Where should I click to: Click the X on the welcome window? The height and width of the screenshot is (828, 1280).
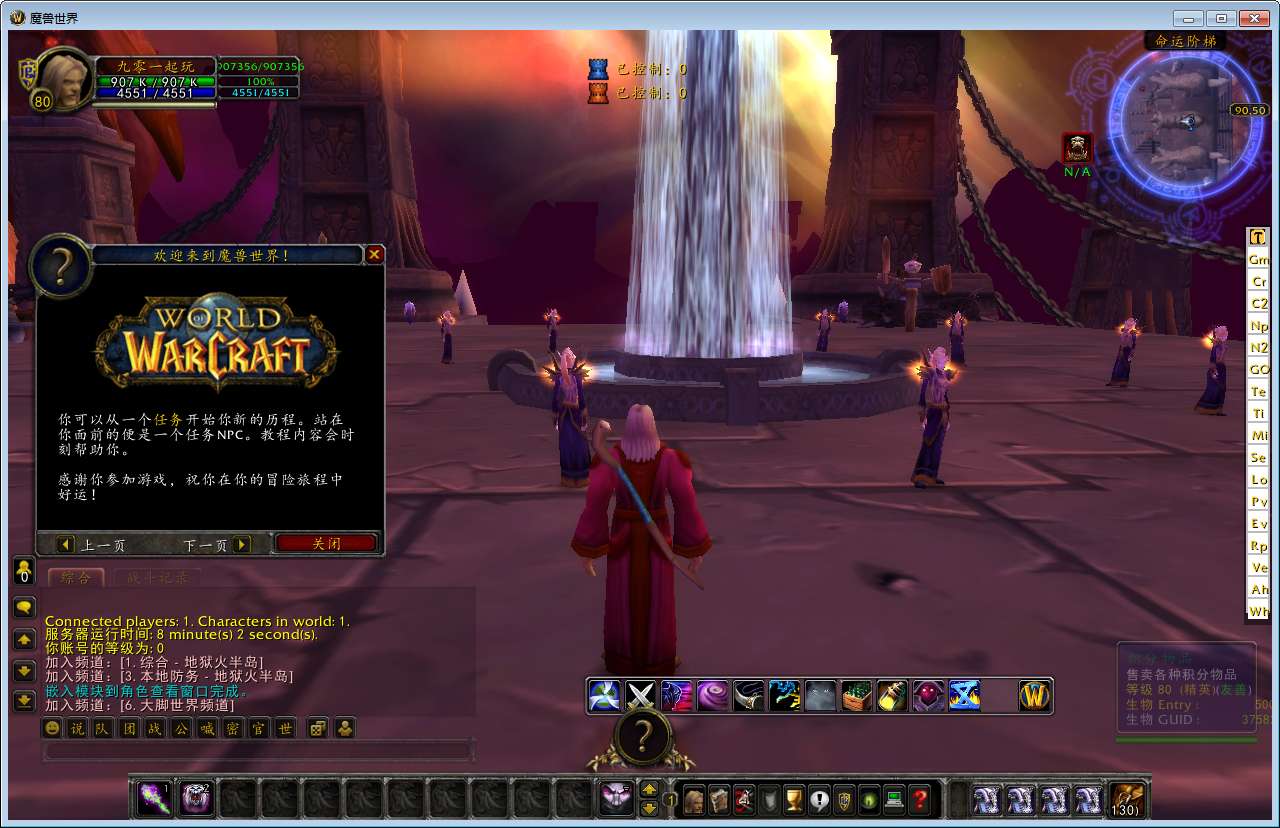click(x=375, y=254)
